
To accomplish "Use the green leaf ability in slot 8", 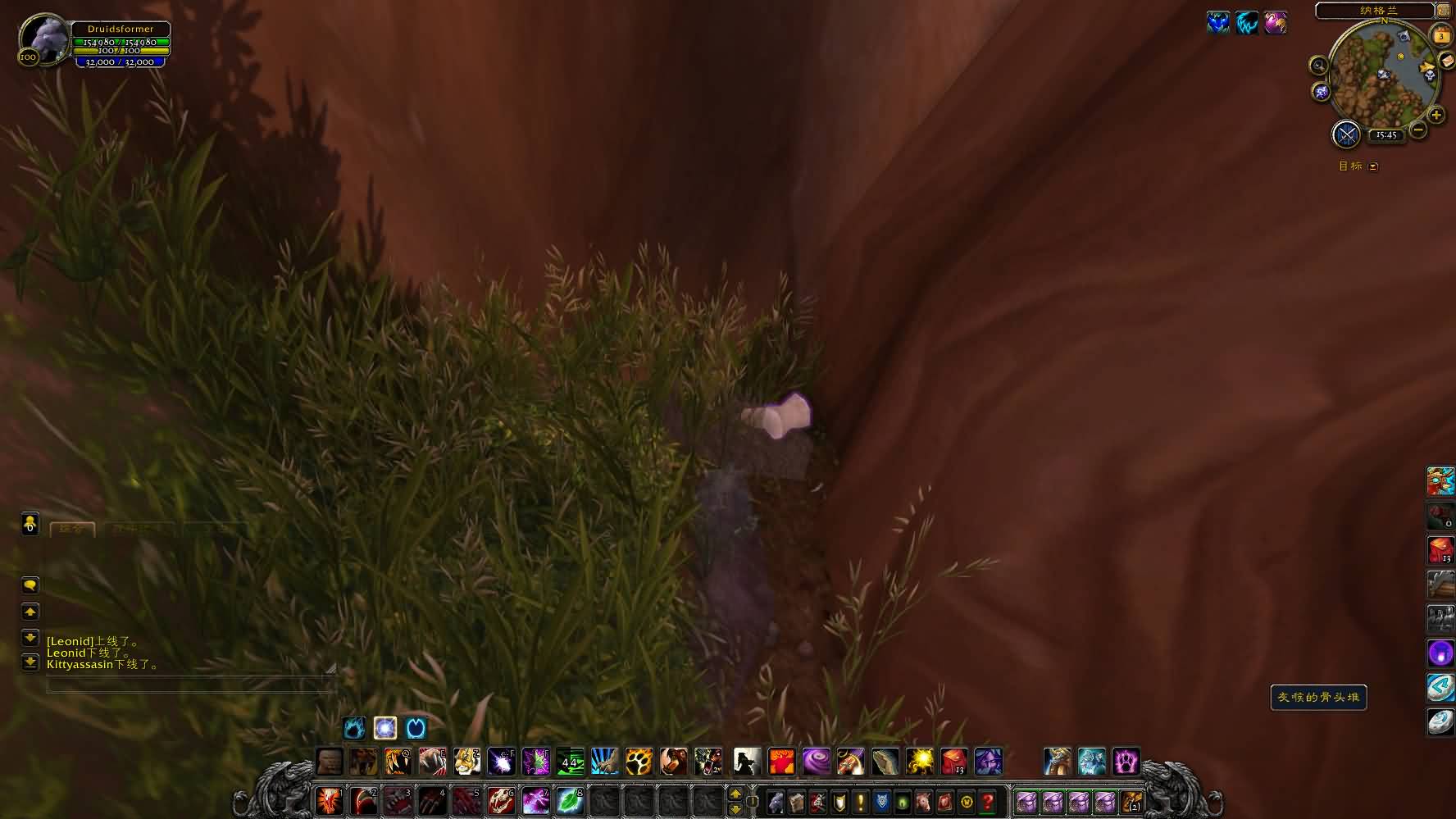I will 569,800.
